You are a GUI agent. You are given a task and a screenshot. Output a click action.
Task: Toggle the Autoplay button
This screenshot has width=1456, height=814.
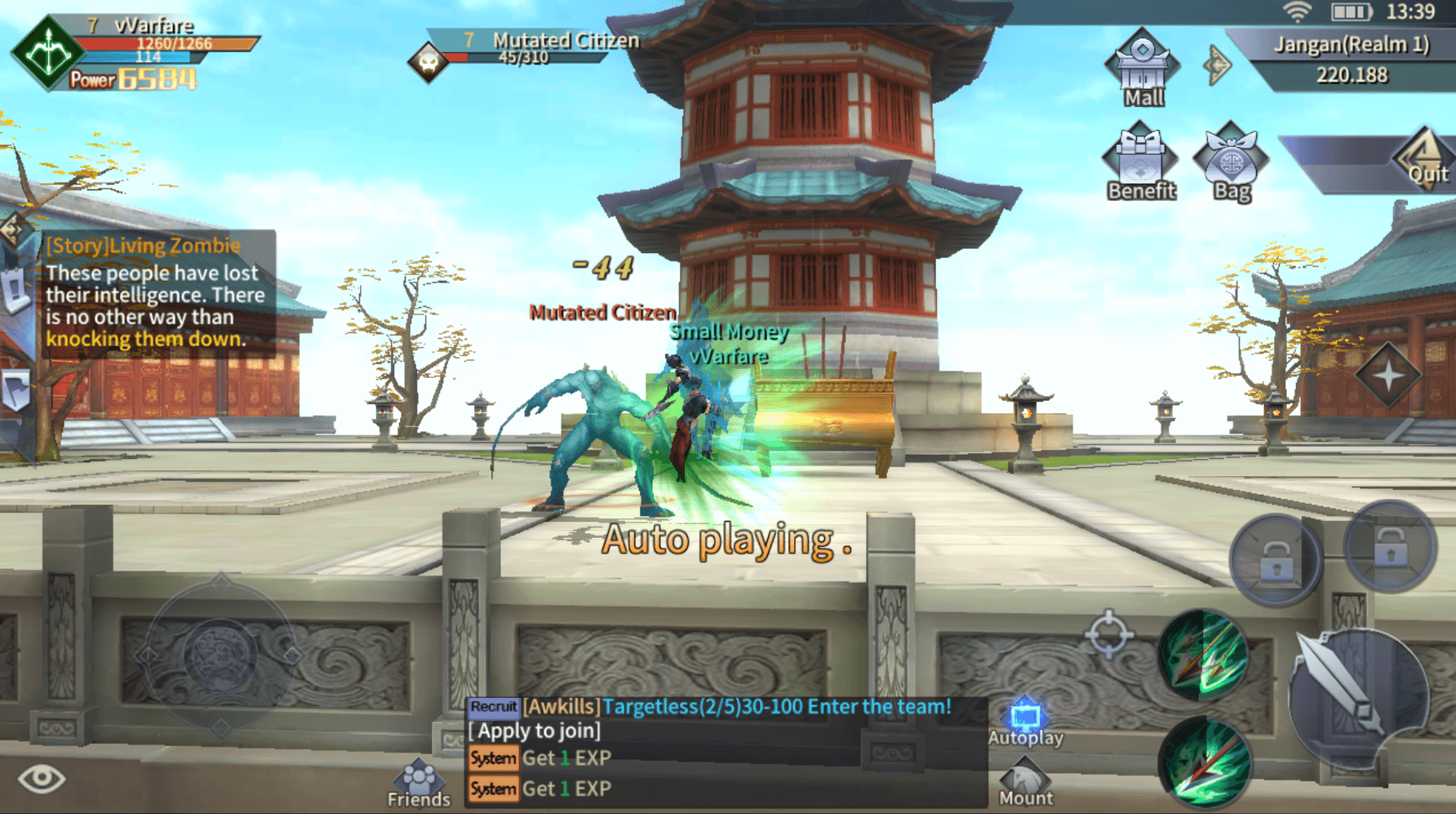[x=1025, y=723]
